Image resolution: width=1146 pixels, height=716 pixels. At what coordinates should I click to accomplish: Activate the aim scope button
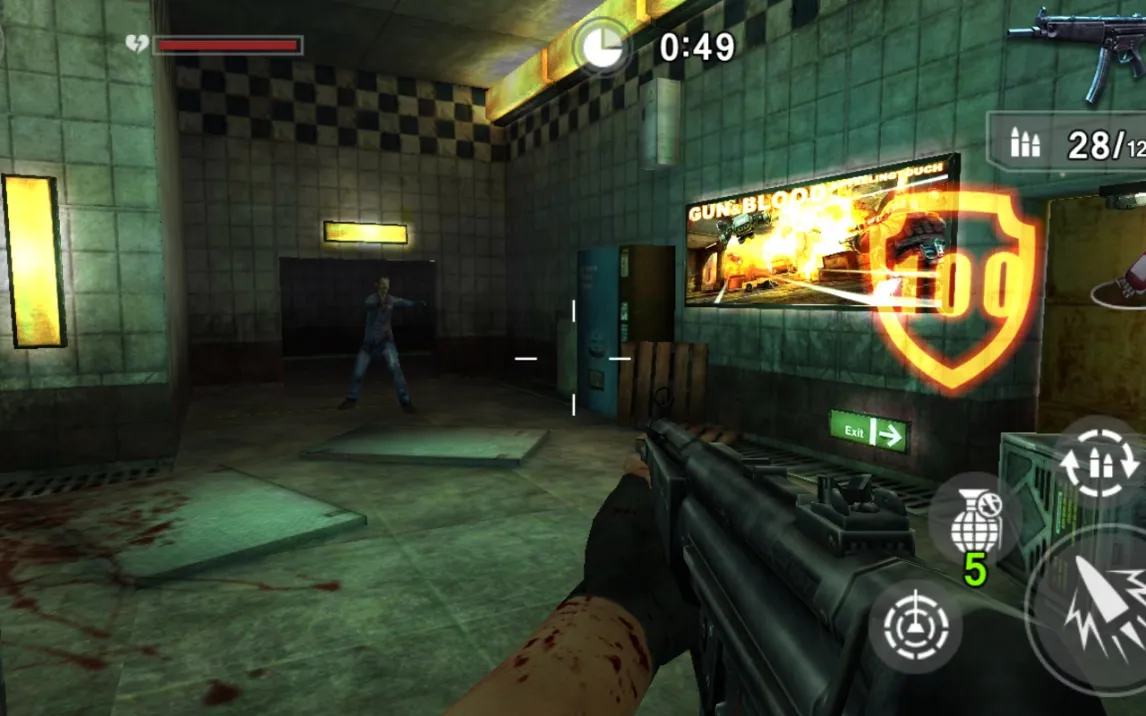click(915, 626)
